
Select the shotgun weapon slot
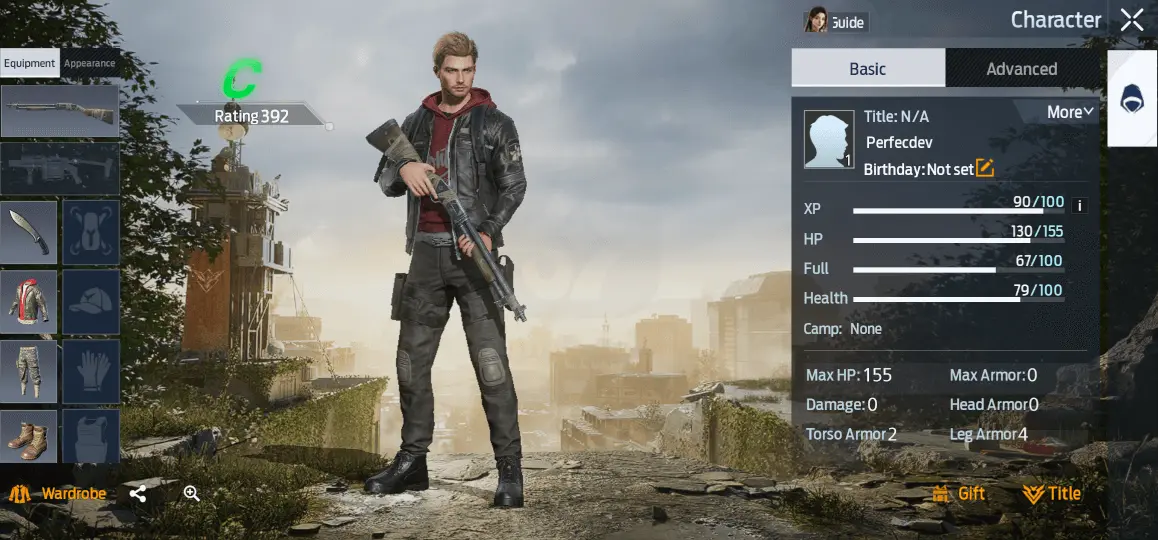point(59,110)
